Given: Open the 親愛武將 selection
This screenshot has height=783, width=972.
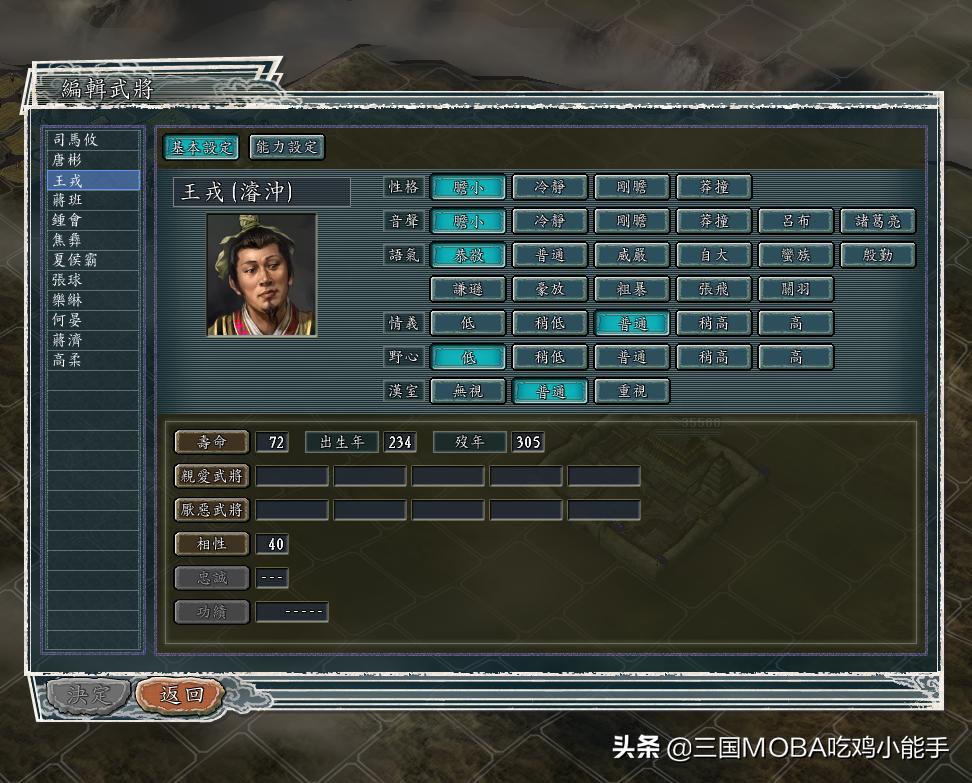Looking at the screenshot, I should 212,476.
